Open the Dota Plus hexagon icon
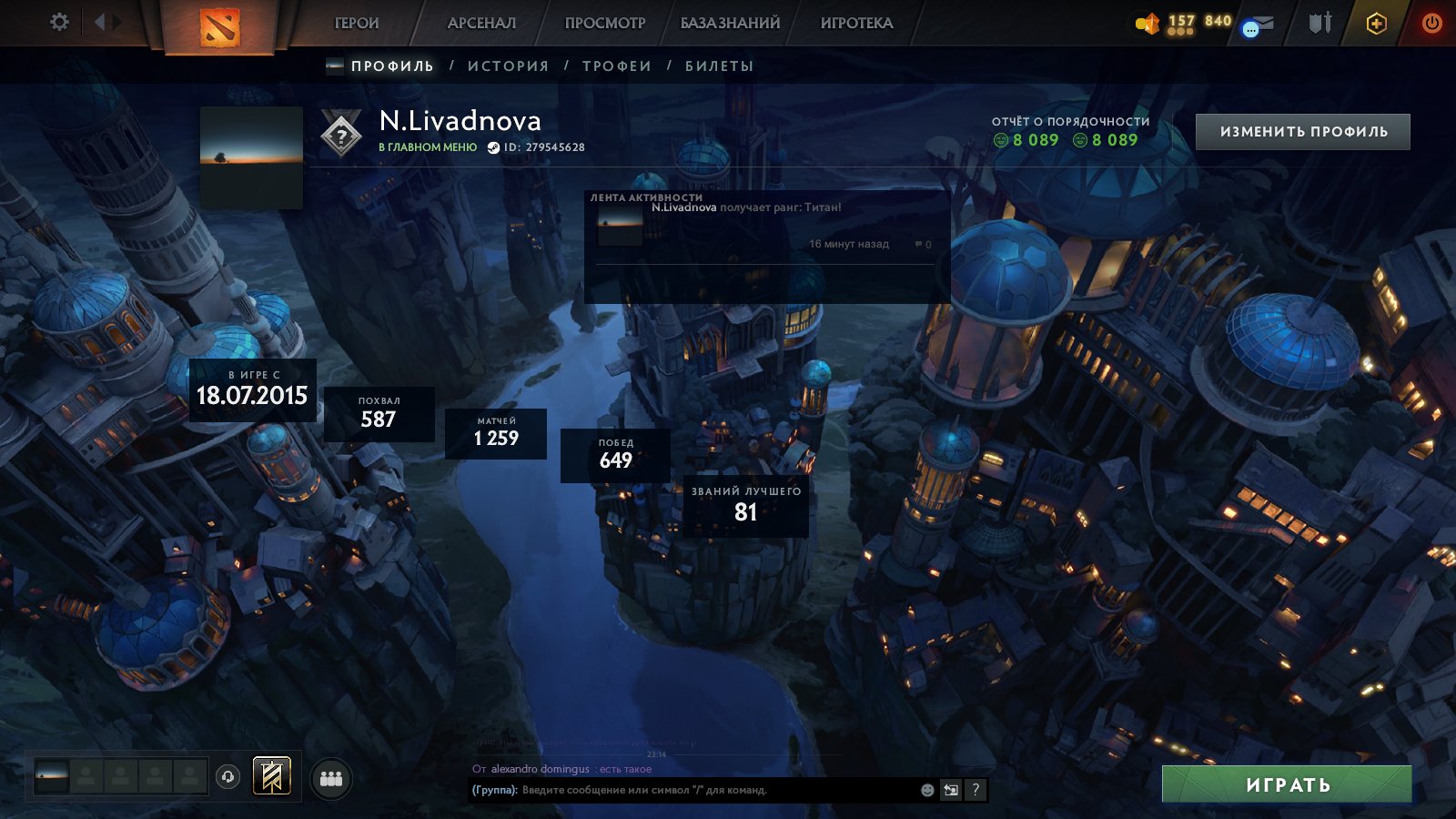The height and width of the screenshot is (819, 1456). coord(1376,24)
